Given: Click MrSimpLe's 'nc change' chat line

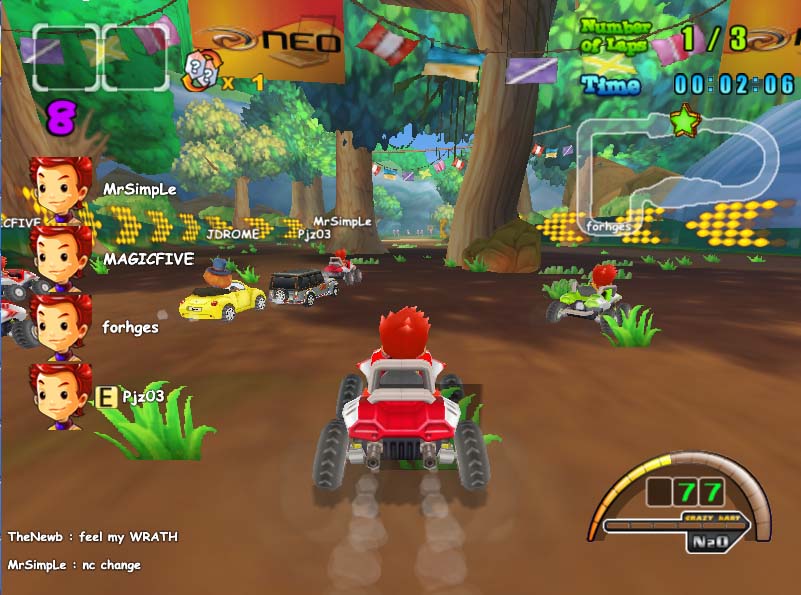Looking at the screenshot, I should coord(74,565).
